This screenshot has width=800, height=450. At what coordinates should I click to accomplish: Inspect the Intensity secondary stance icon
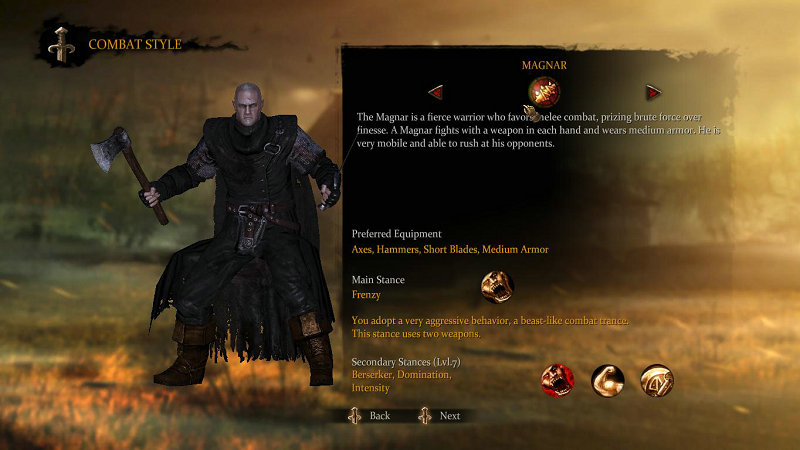(657, 379)
